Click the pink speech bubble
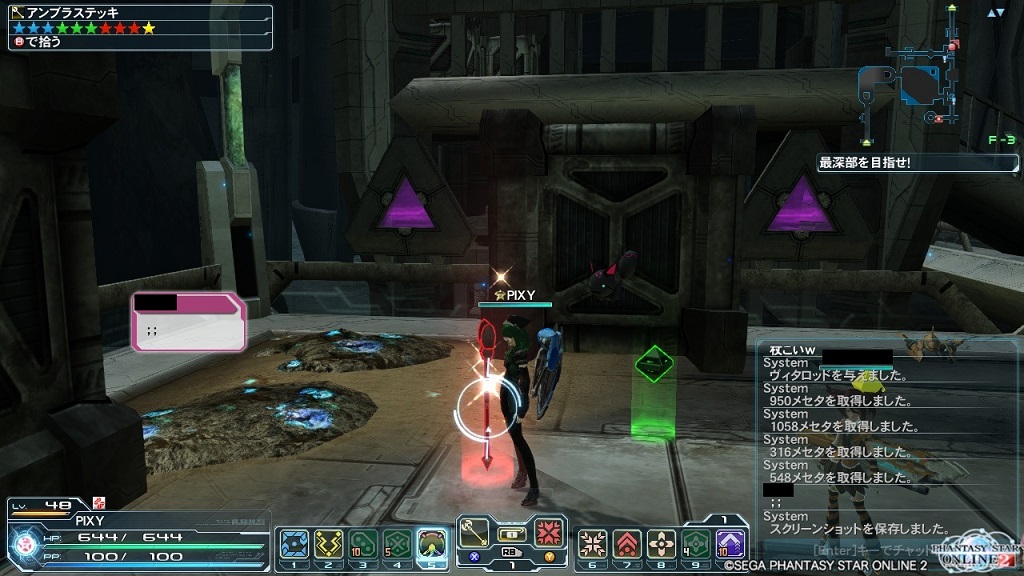The height and width of the screenshot is (576, 1024). (189, 324)
